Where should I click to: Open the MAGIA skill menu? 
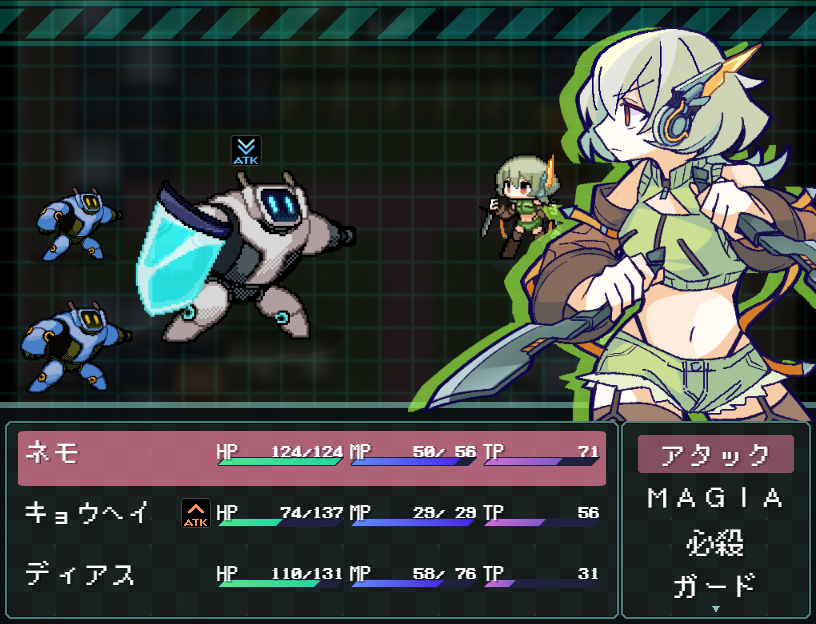click(715, 498)
